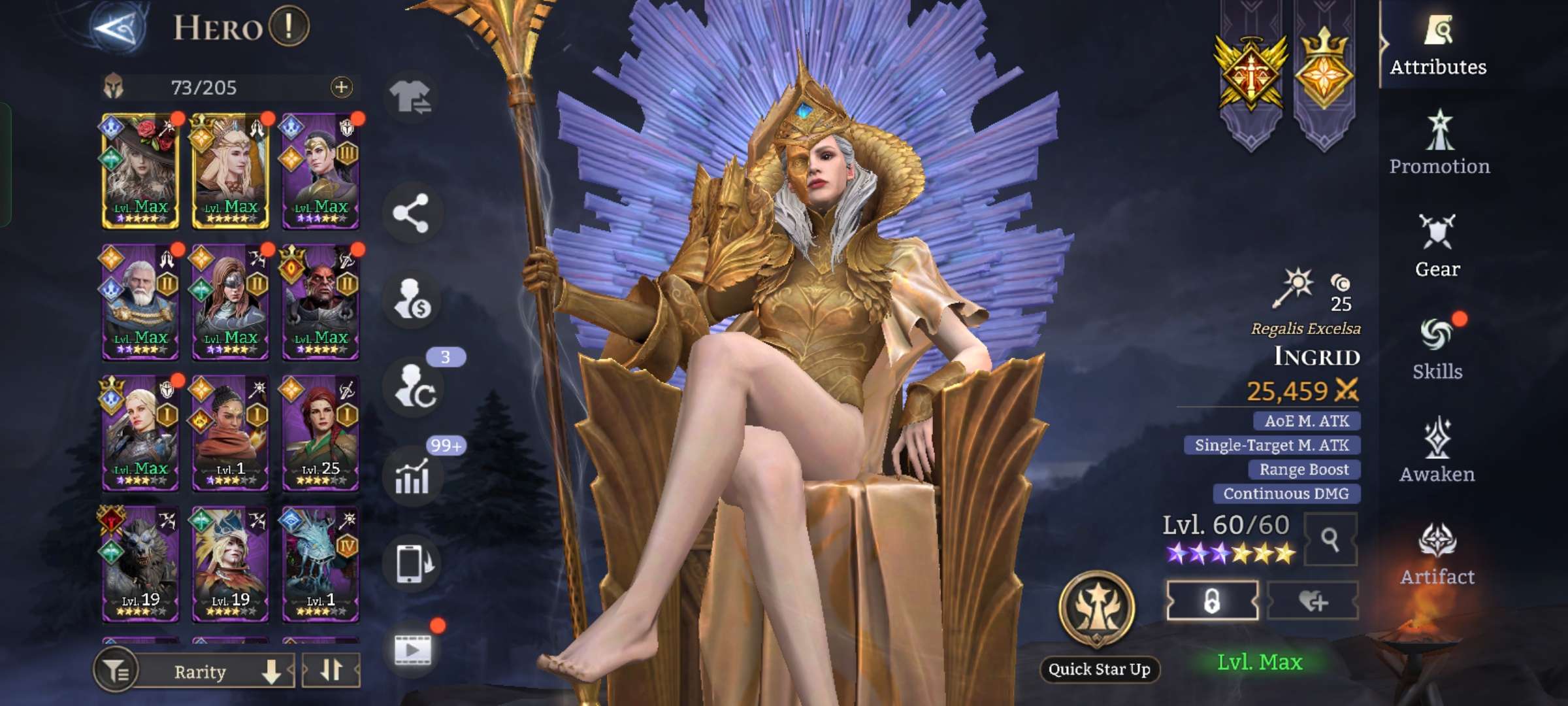Open the Awaken tab
This screenshot has width=1568, height=706.
coord(1437,451)
